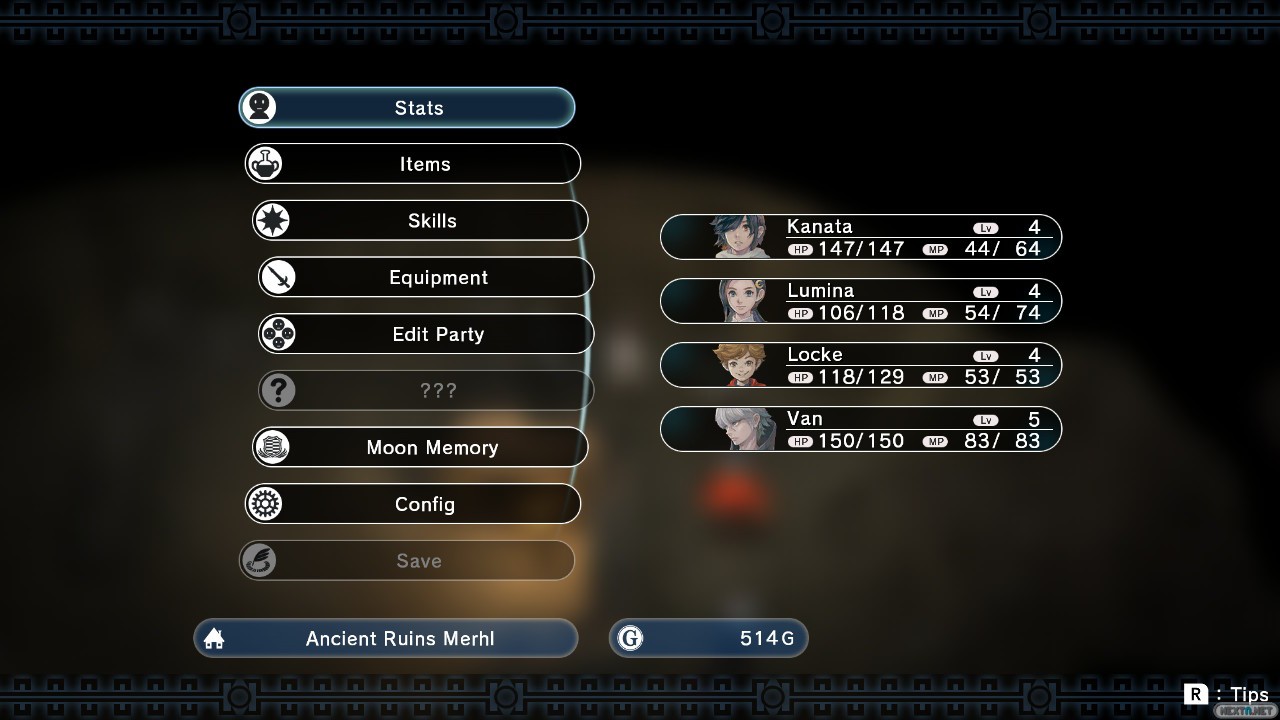Click the greyed-out Save option
The height and width of the screenshot is (720, 1280).
coord(407,561)
